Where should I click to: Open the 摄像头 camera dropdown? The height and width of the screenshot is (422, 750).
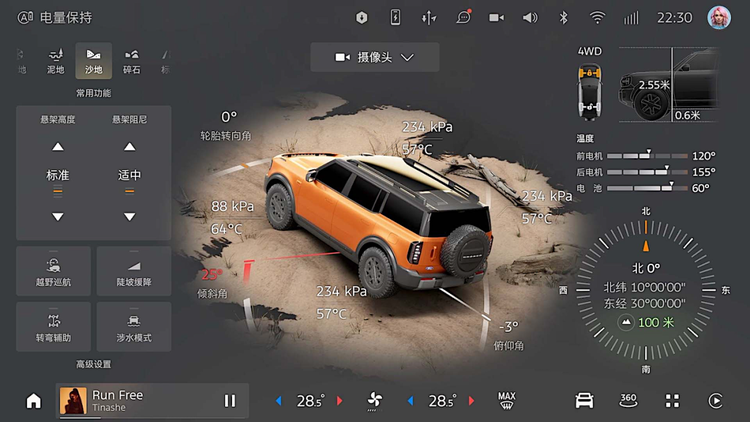(374, 57)
